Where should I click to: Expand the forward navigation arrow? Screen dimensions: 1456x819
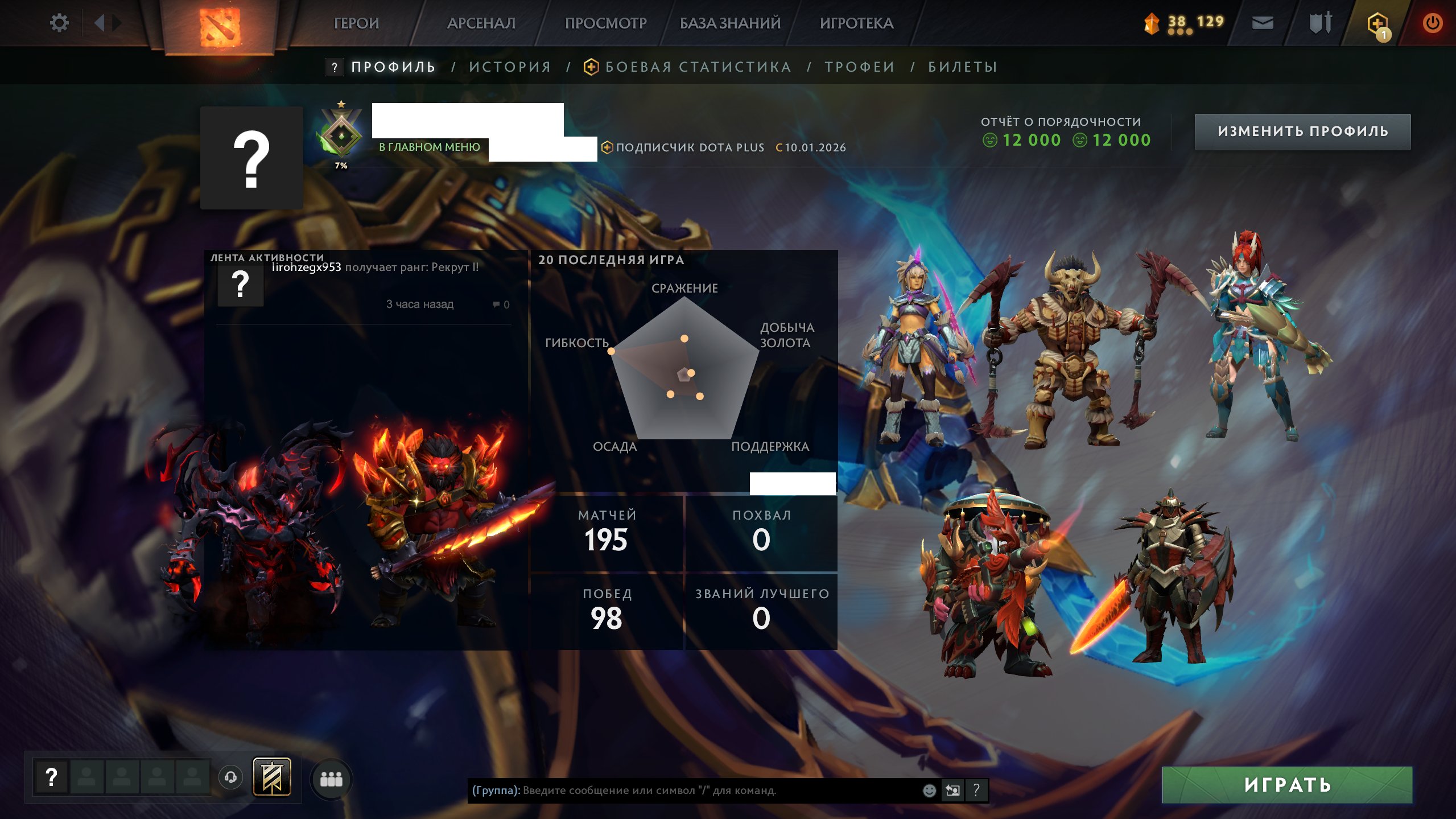(118, 23)
